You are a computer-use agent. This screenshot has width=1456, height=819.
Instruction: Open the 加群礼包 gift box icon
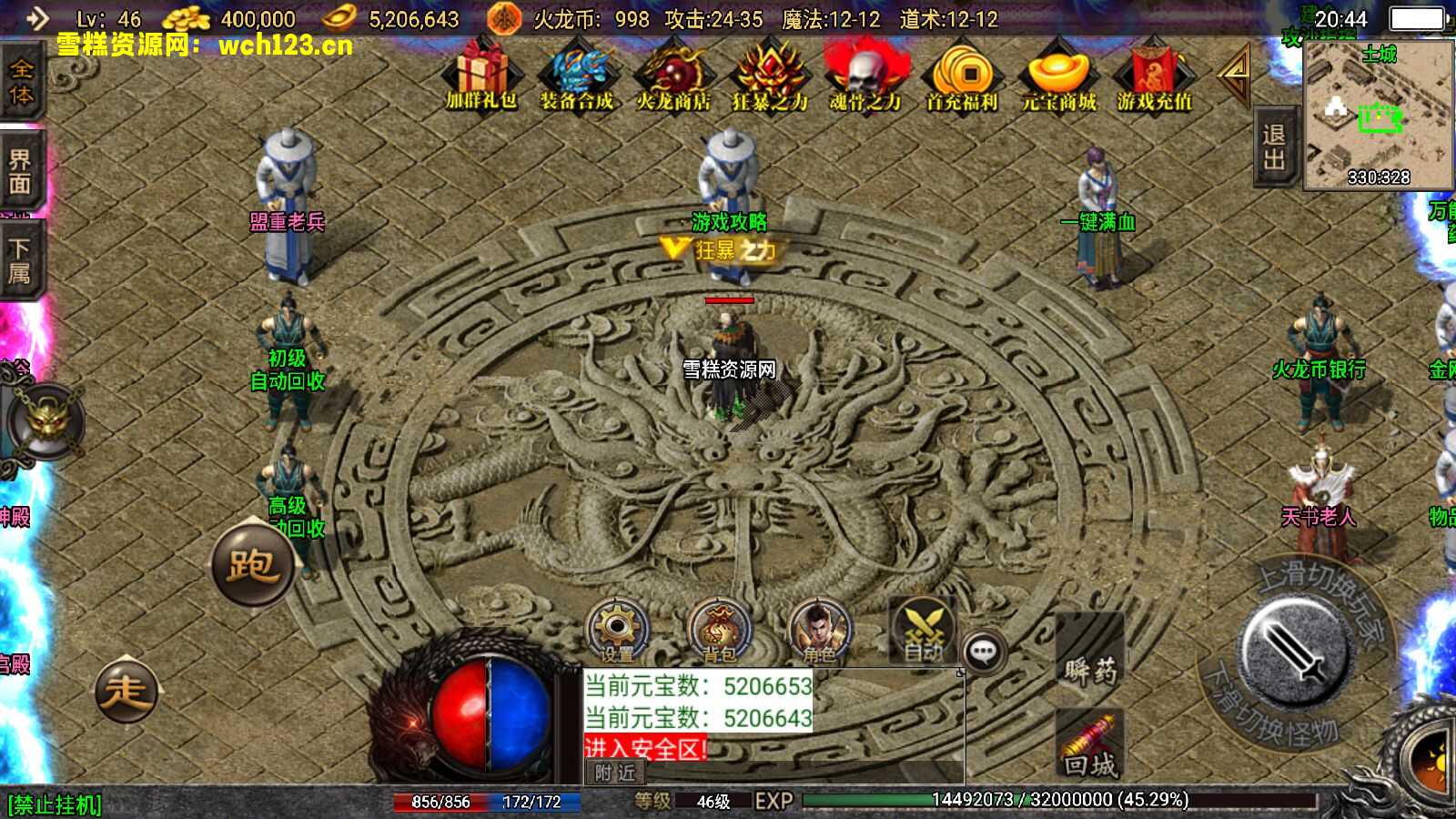[x=481, y=76]
